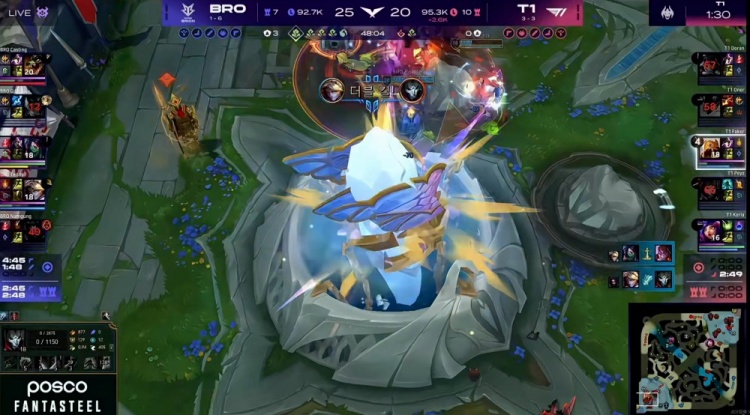Click the T1 team logo in the scoreboard

pos(555,12)
